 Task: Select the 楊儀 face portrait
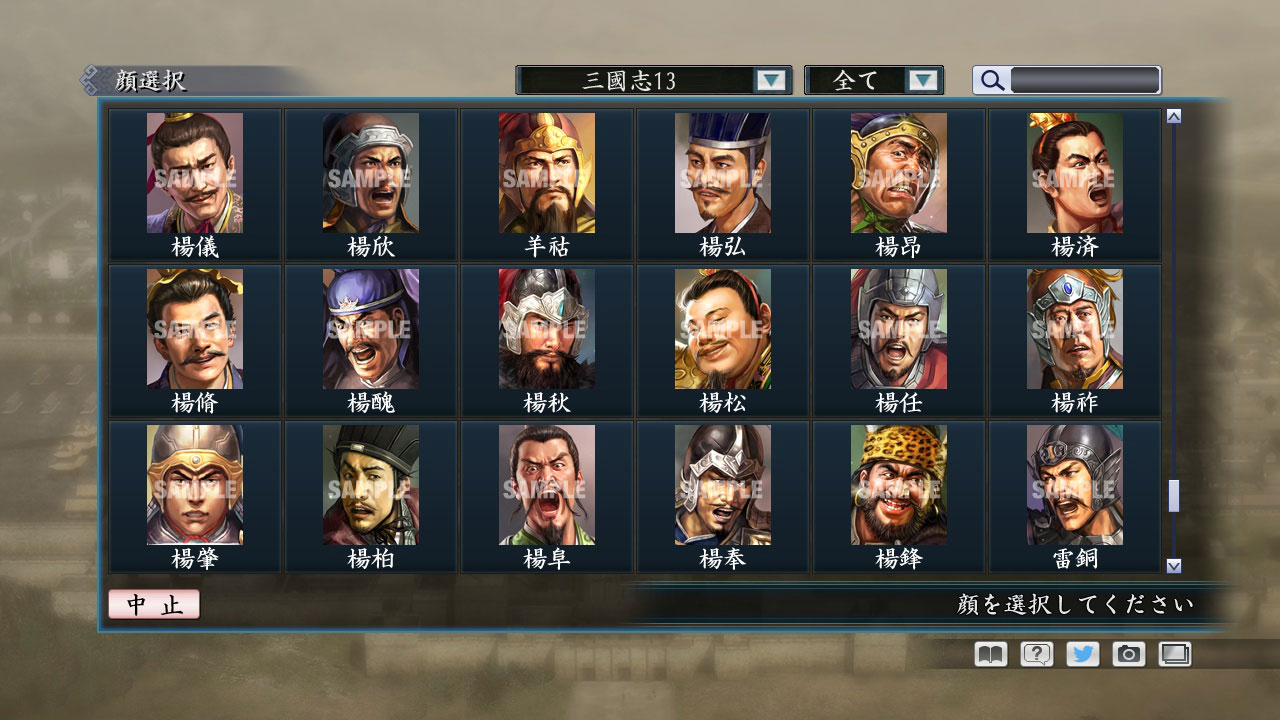pyautogui.click(x=195, y=175)
